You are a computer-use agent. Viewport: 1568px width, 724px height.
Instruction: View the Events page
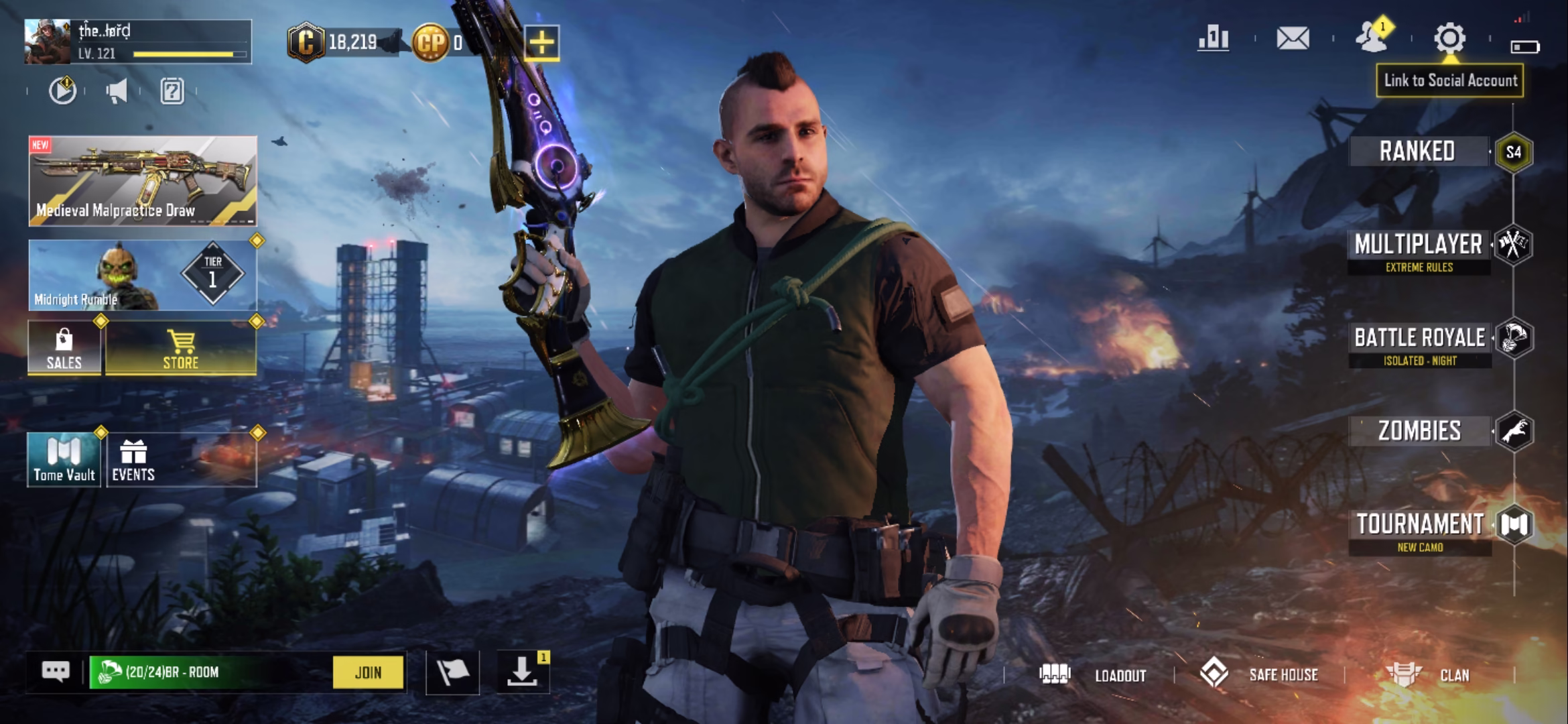[x=133, y=460]
